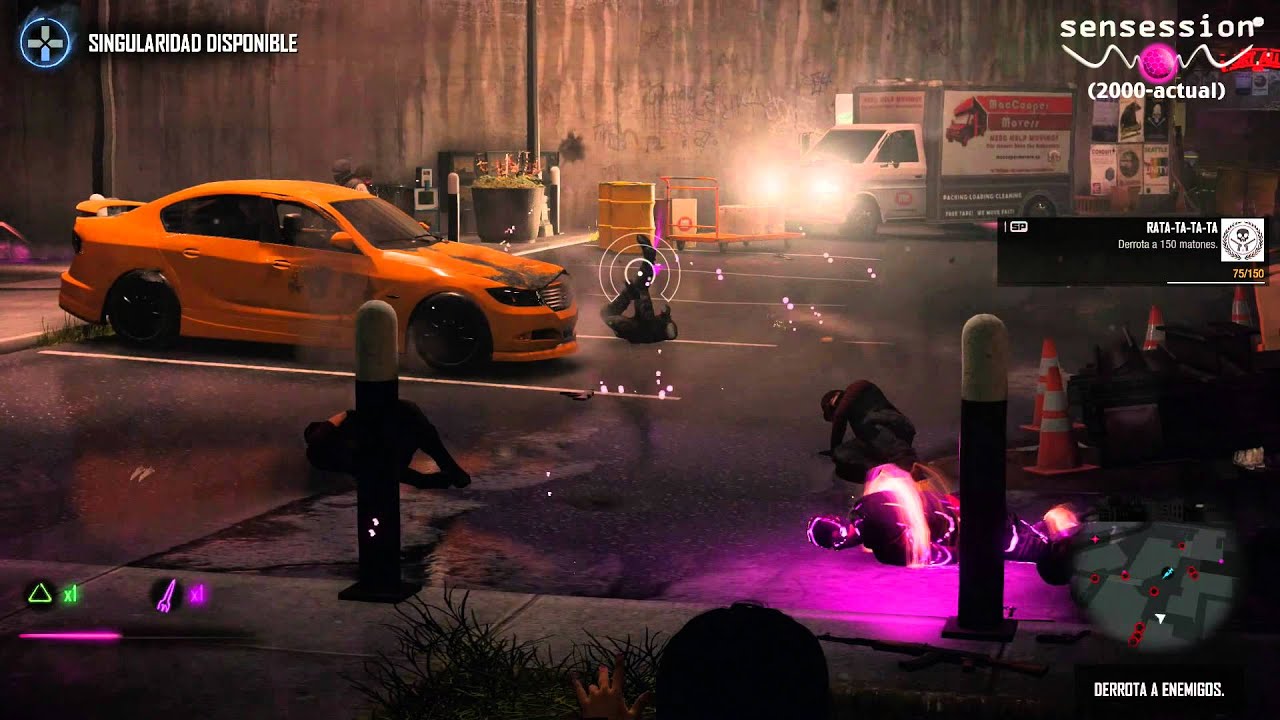
Task: Click the magenta collectible dot on the minimap
Action: [1221, 560]
